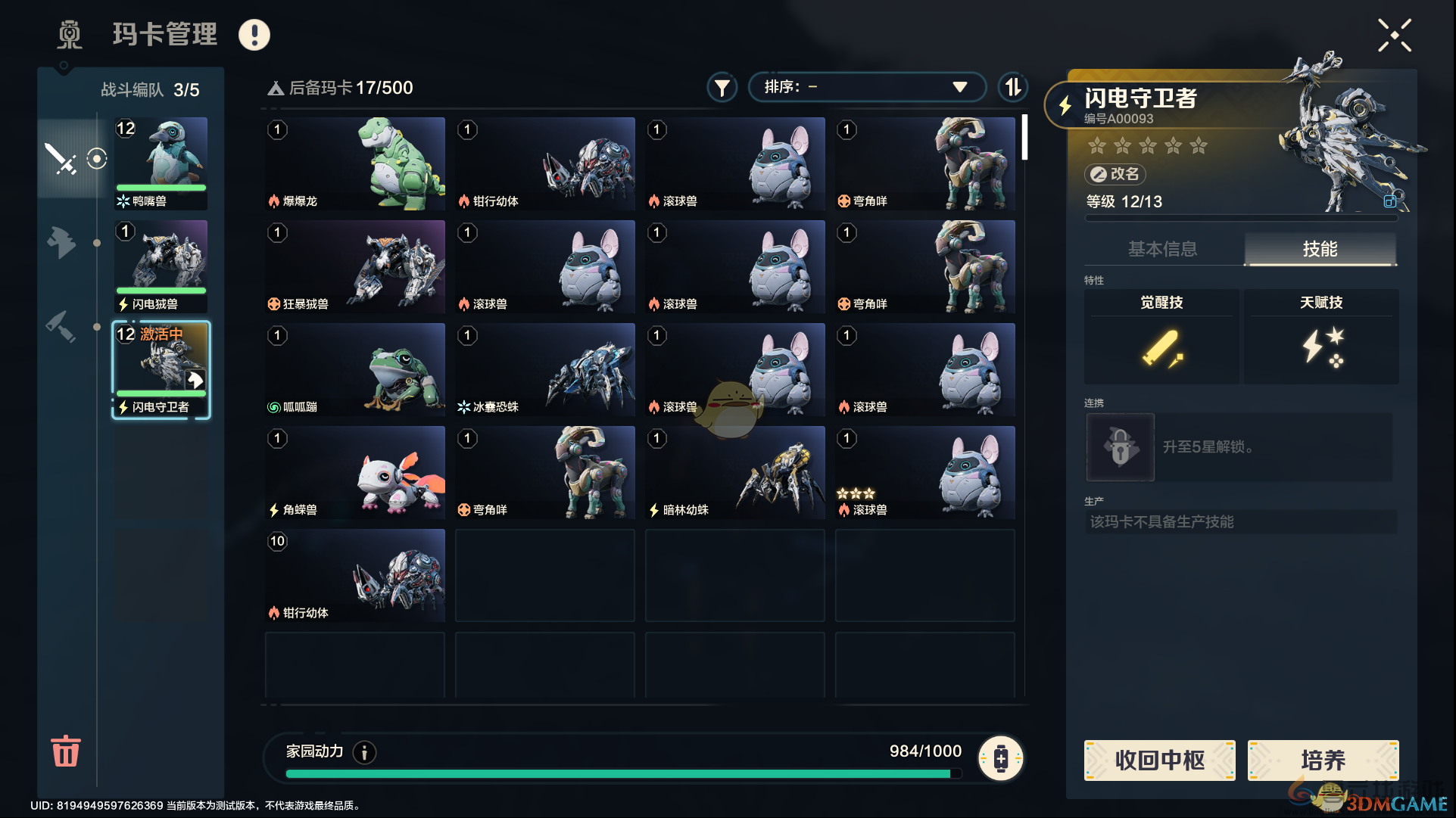Pick the 暗林幼蛛 card
1456x818 pixels.
pos(734,472)
